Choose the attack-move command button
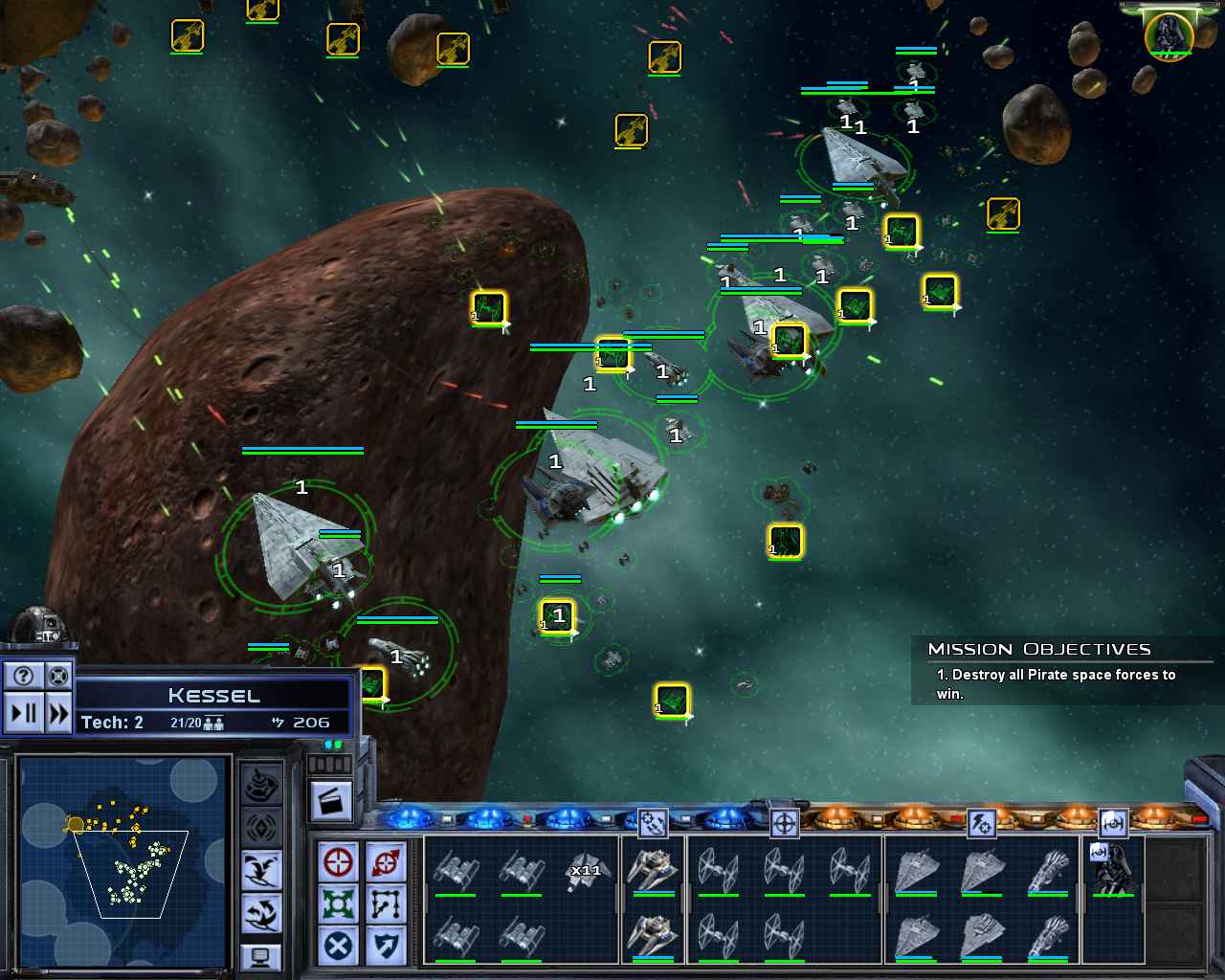The width and height of the screenshot is (1225, 980). point(386,862)
